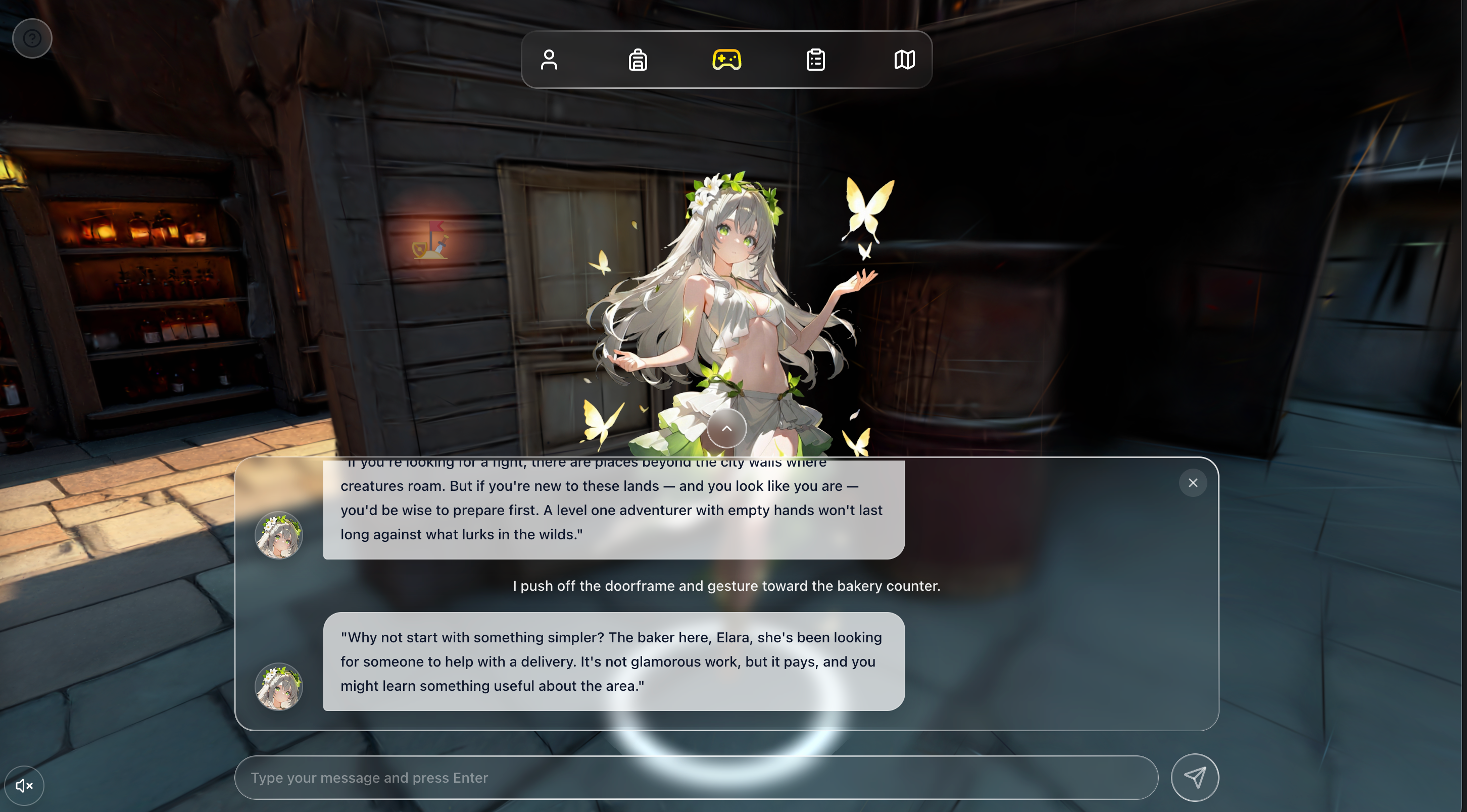Open the character profile panel
This screenshot has width=1467, height=812.
[x=550, y=59]
